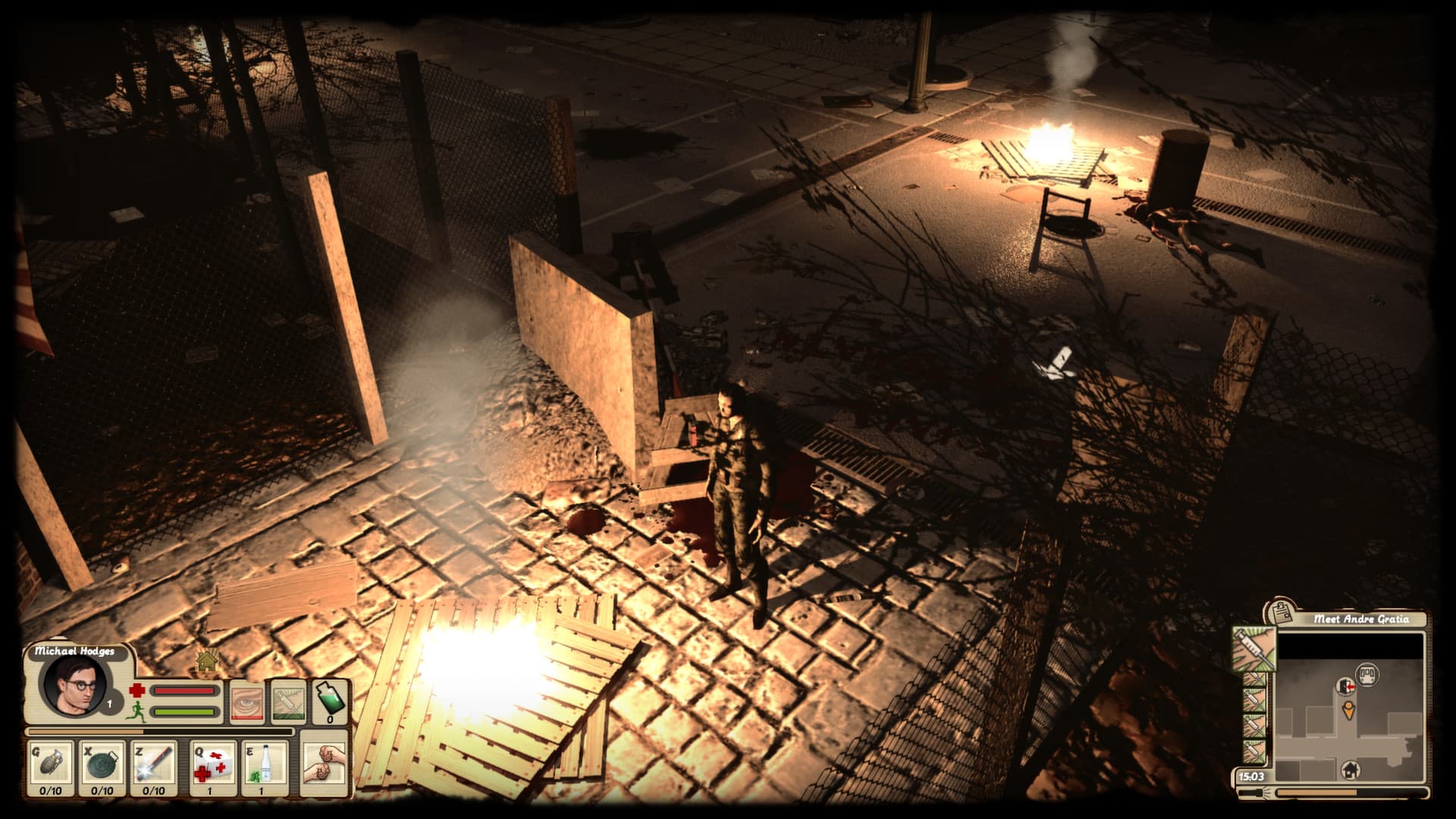Image resolution: width=1456 pixels, height=819 pixels.
Task: Open the shelter home icon above the status bars
Action: click(206, 663)
